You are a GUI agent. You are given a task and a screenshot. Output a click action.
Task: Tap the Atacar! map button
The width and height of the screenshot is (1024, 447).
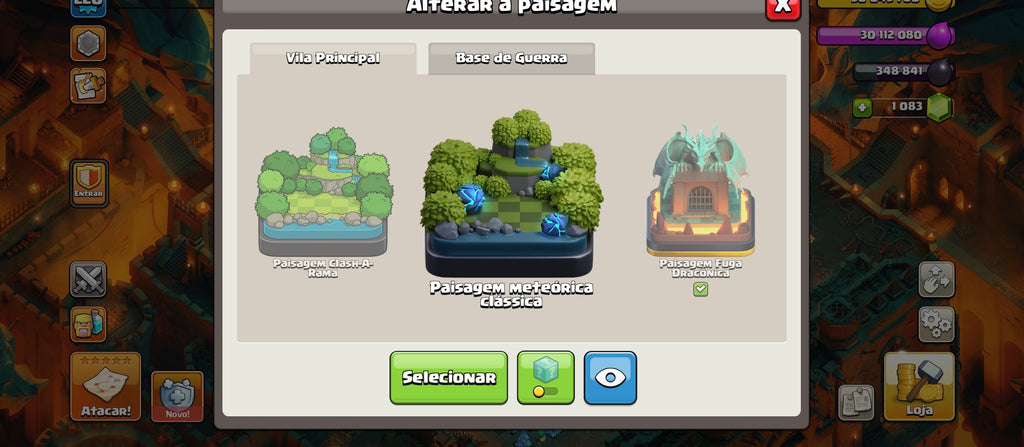pyautogui.click(x=105, y=387)
